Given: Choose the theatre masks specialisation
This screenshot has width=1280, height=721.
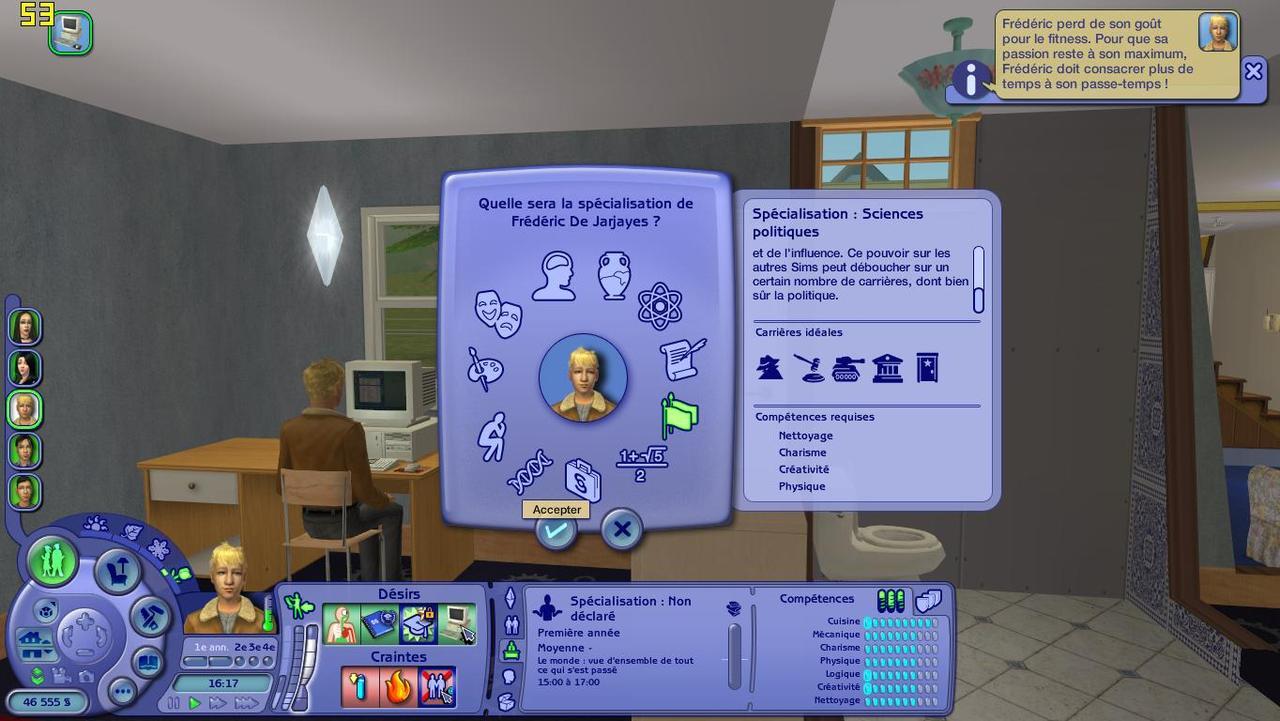Looking at the screenshot, I should (x=498, y=312).
